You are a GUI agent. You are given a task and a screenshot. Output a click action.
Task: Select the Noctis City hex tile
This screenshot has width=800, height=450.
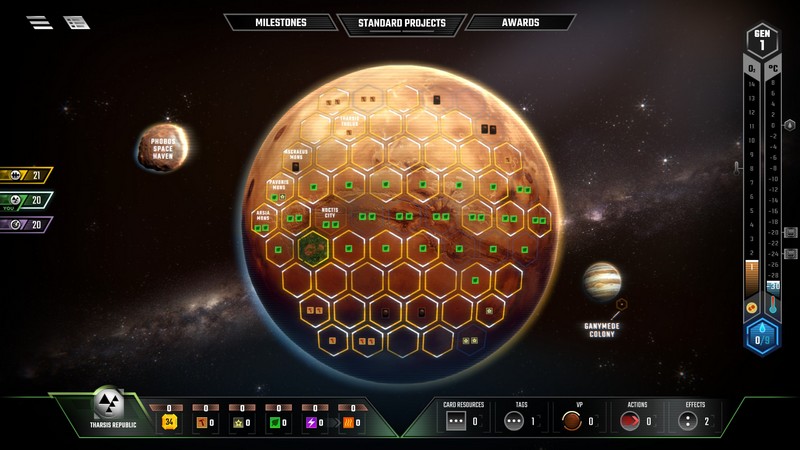(330, 216)
